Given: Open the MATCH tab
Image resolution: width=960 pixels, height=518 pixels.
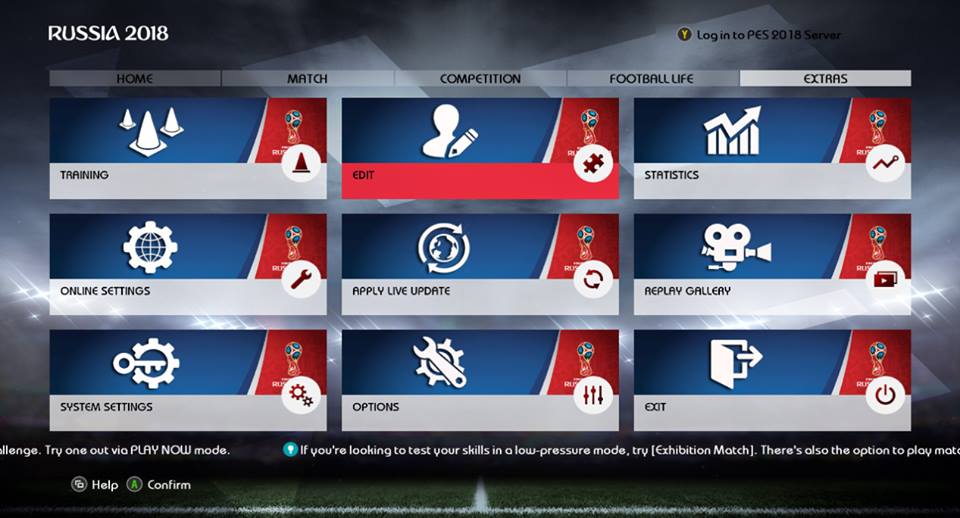Looking at the screenshot, I should pyautogui.click(x=307, y=78).
